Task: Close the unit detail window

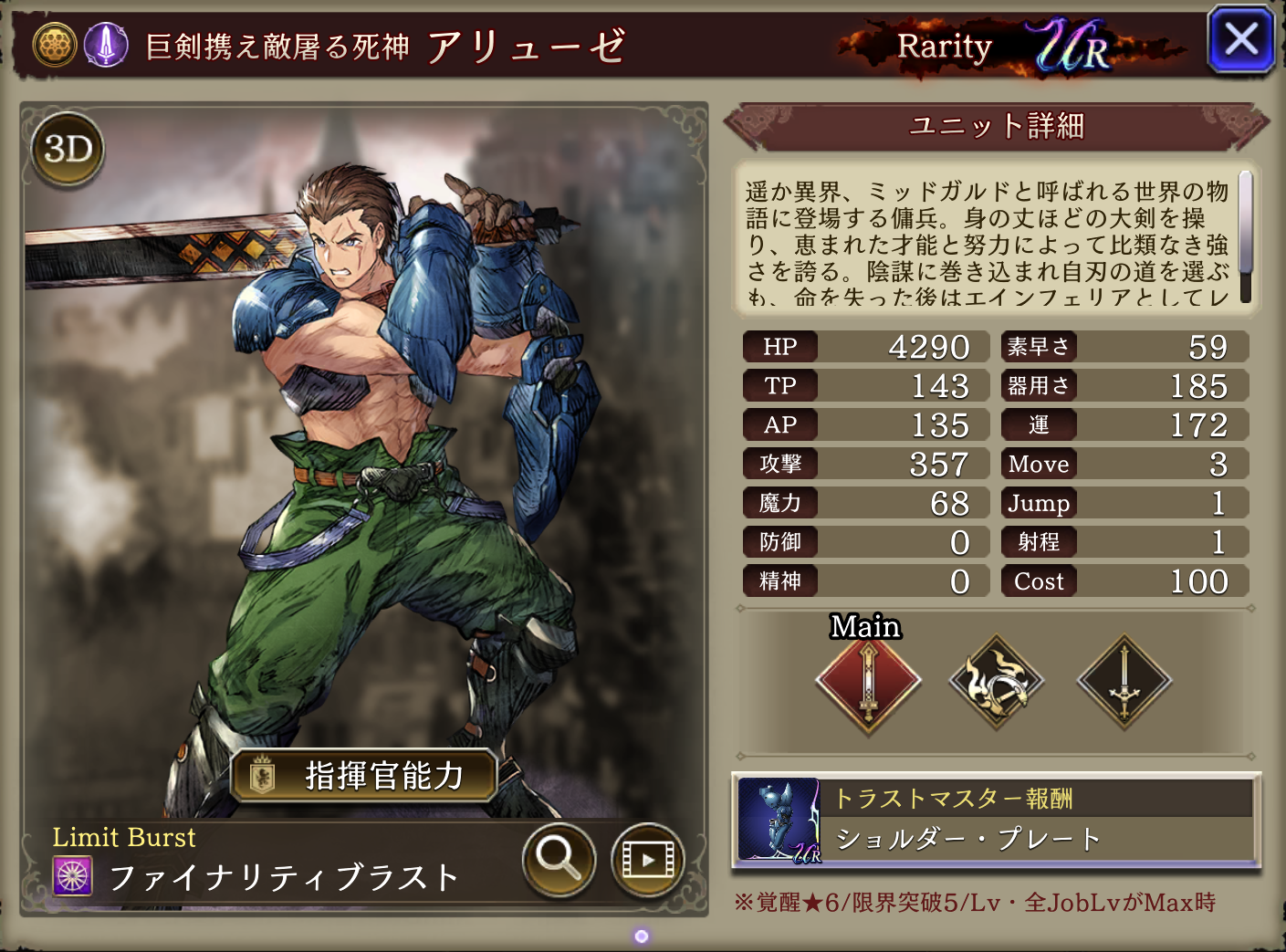Action: tap(1240, 41)
